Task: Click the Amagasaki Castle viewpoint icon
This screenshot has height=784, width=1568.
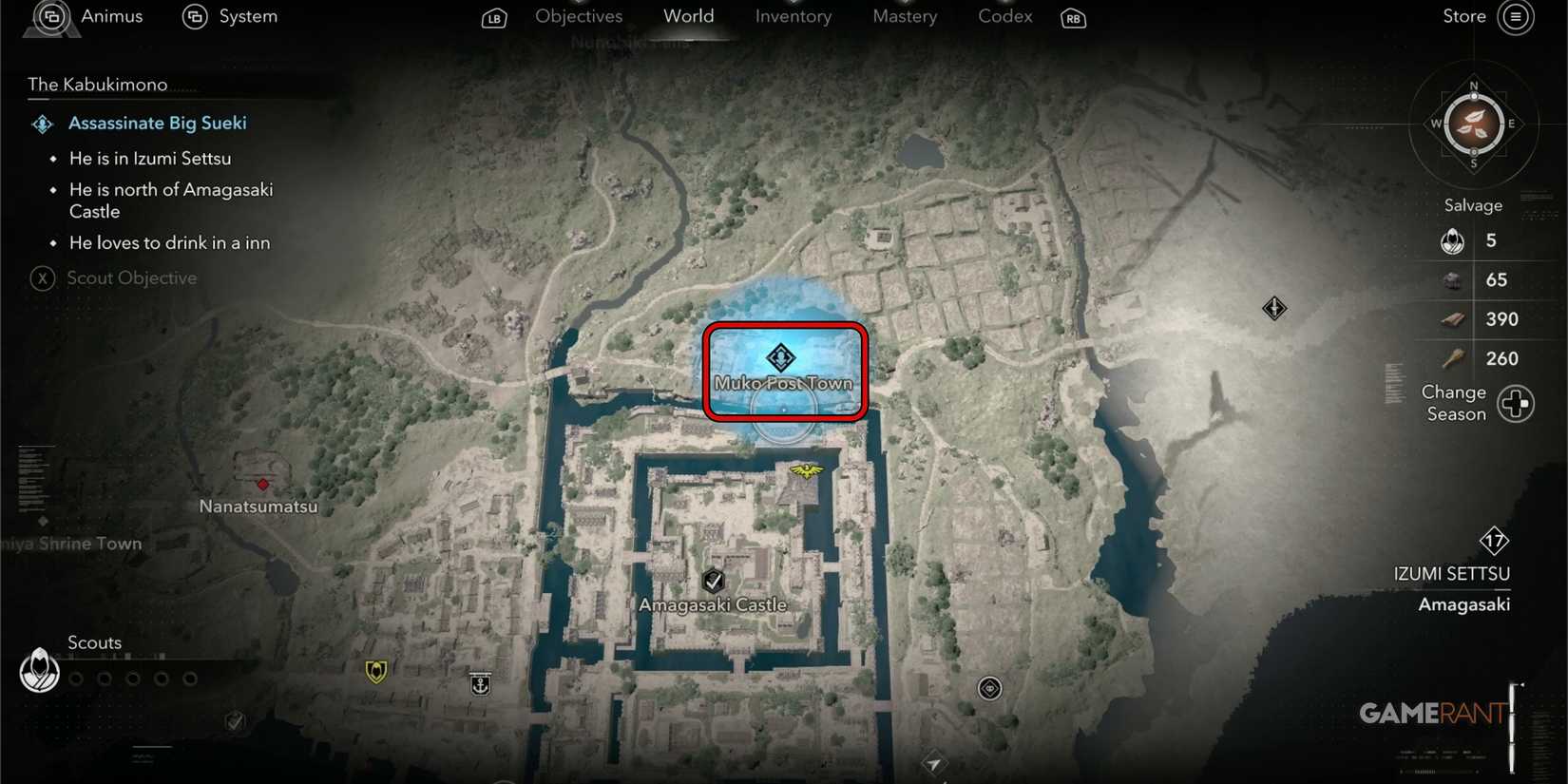Action: tap(714, 582)
